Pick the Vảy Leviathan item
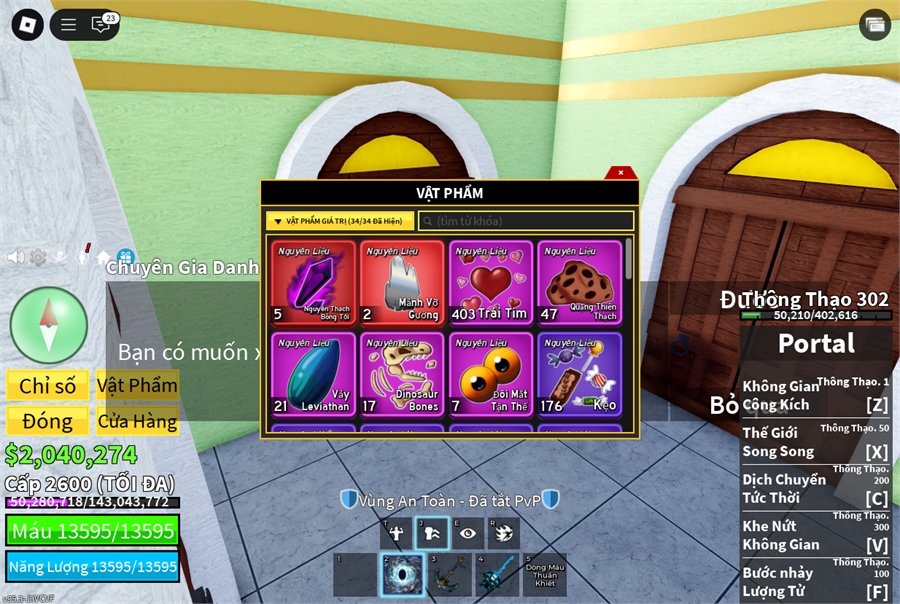Viewport: 900px width, 604px height. click(313, 374)
